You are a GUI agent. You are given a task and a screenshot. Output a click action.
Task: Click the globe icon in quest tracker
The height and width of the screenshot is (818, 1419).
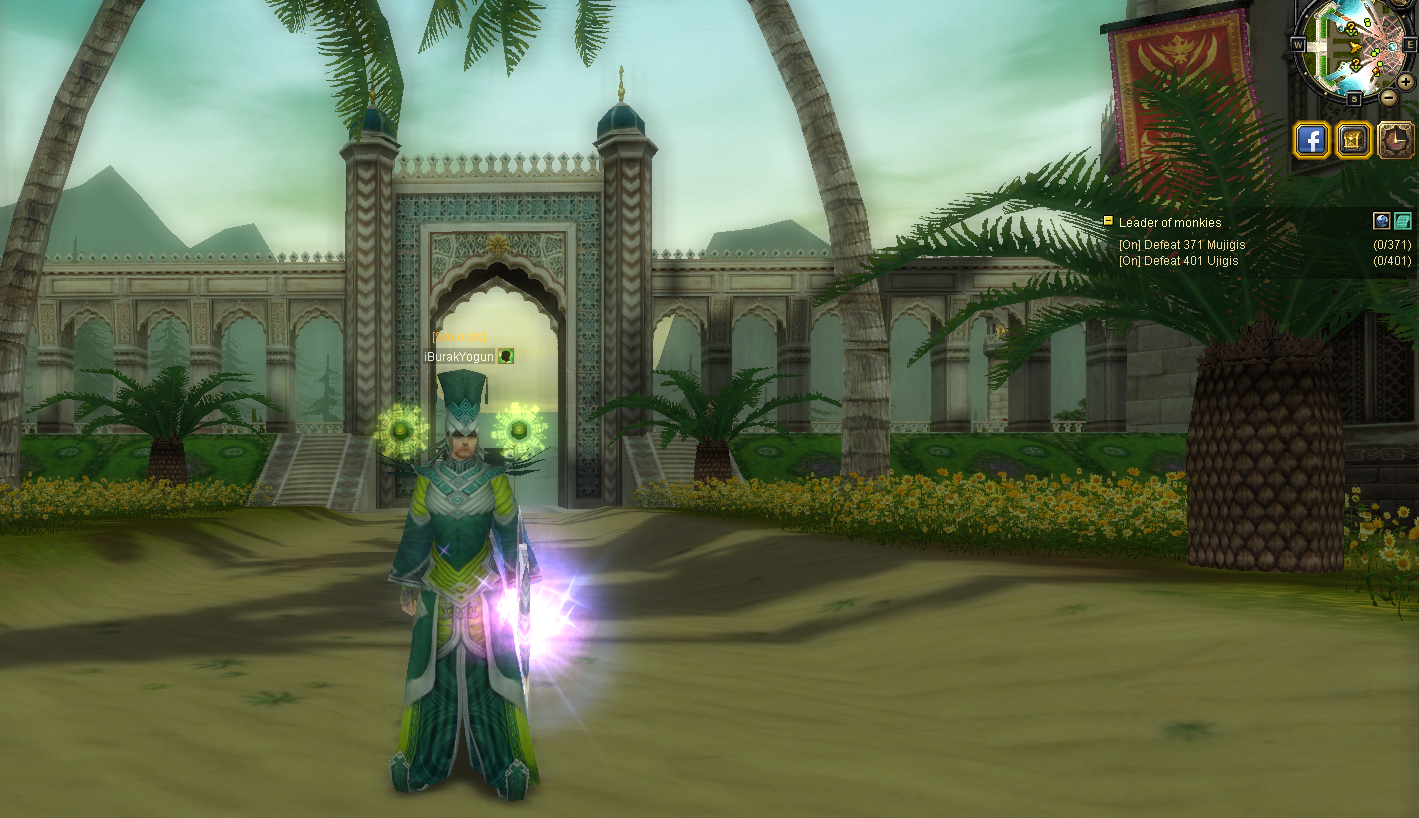1382,221
